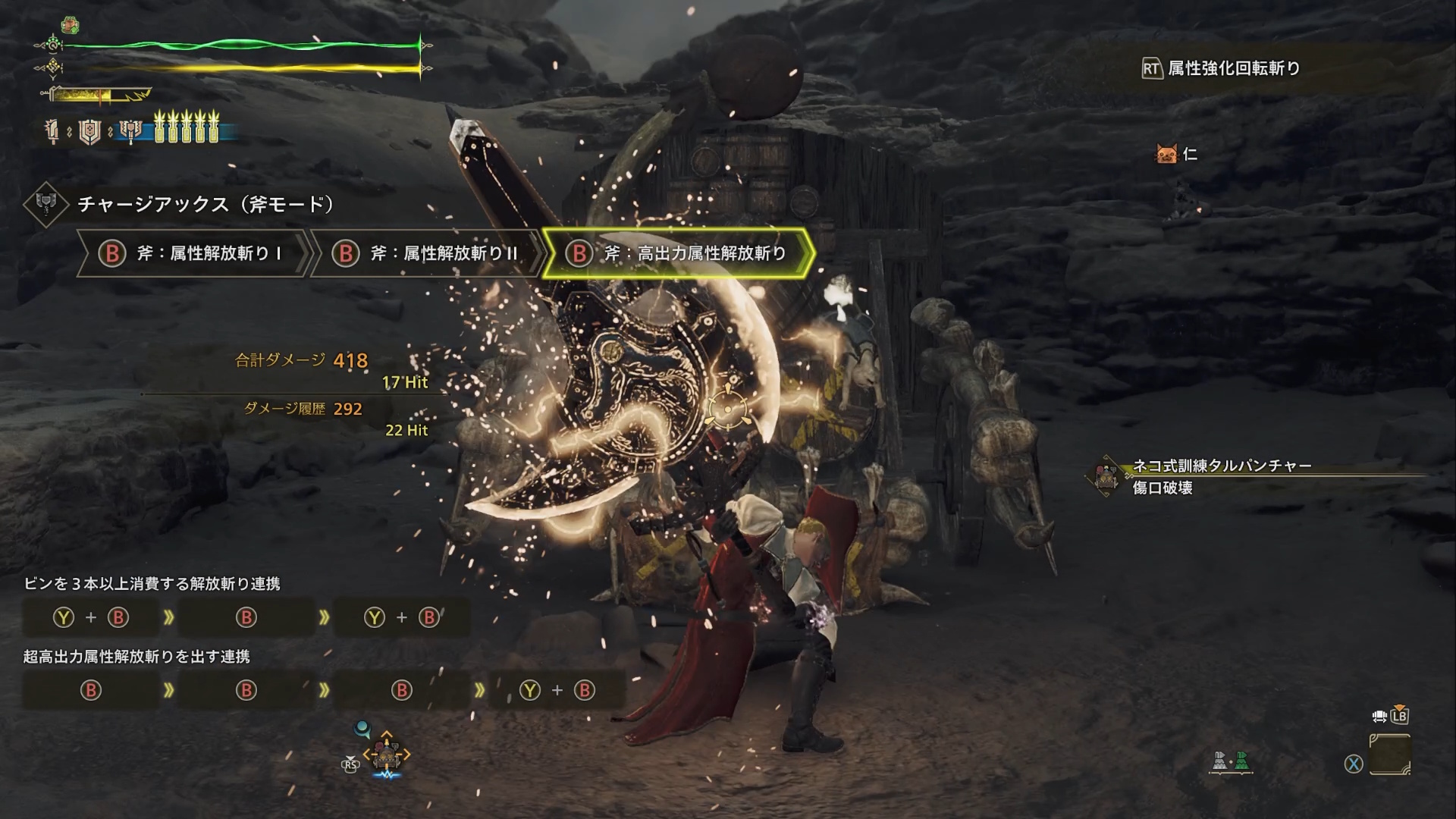The image size is (1456, 819).
Task: Select the 斧：属性解放斬りI combo step
Action: (193, 253)
